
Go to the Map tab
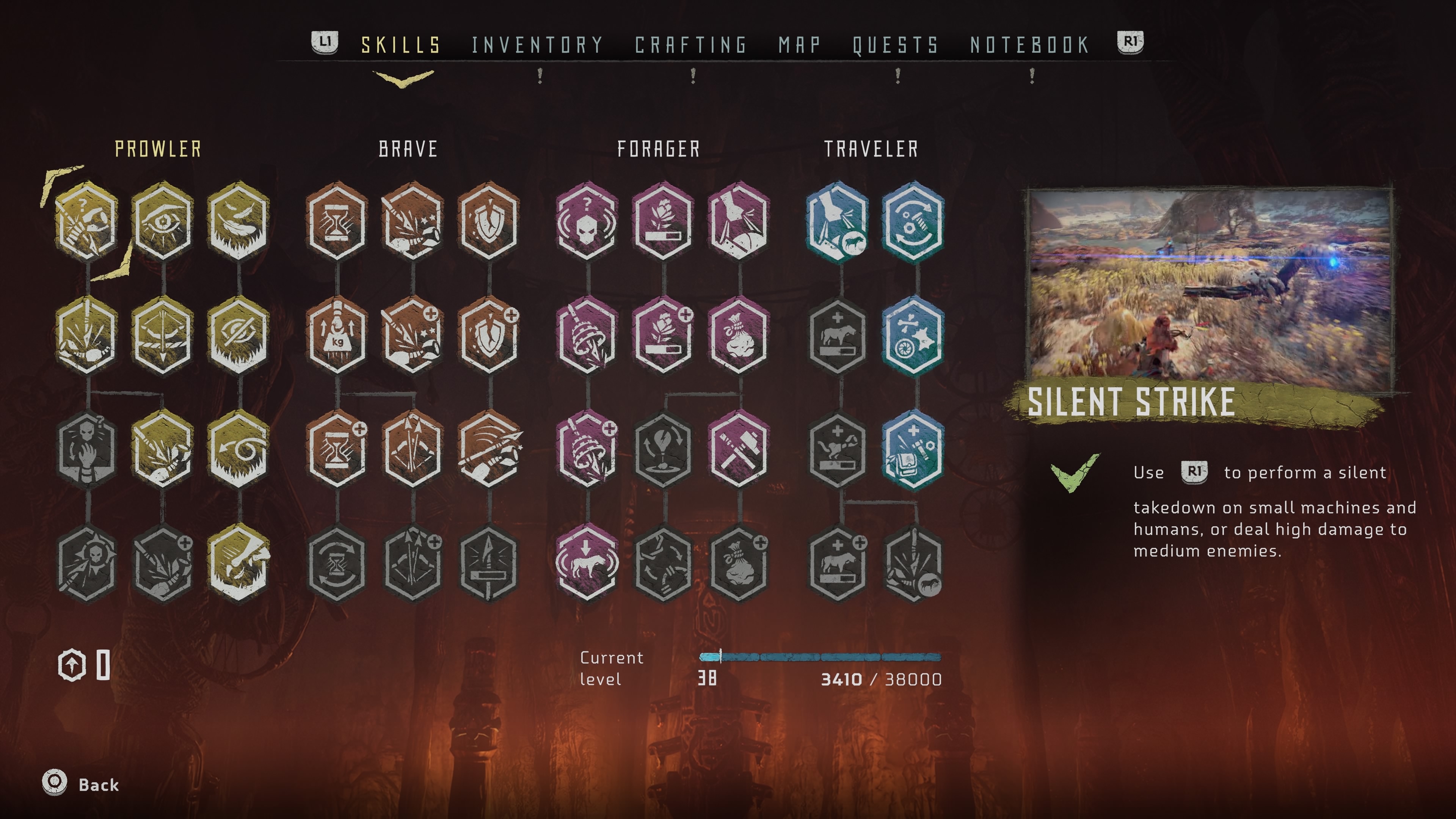[799, 45]
